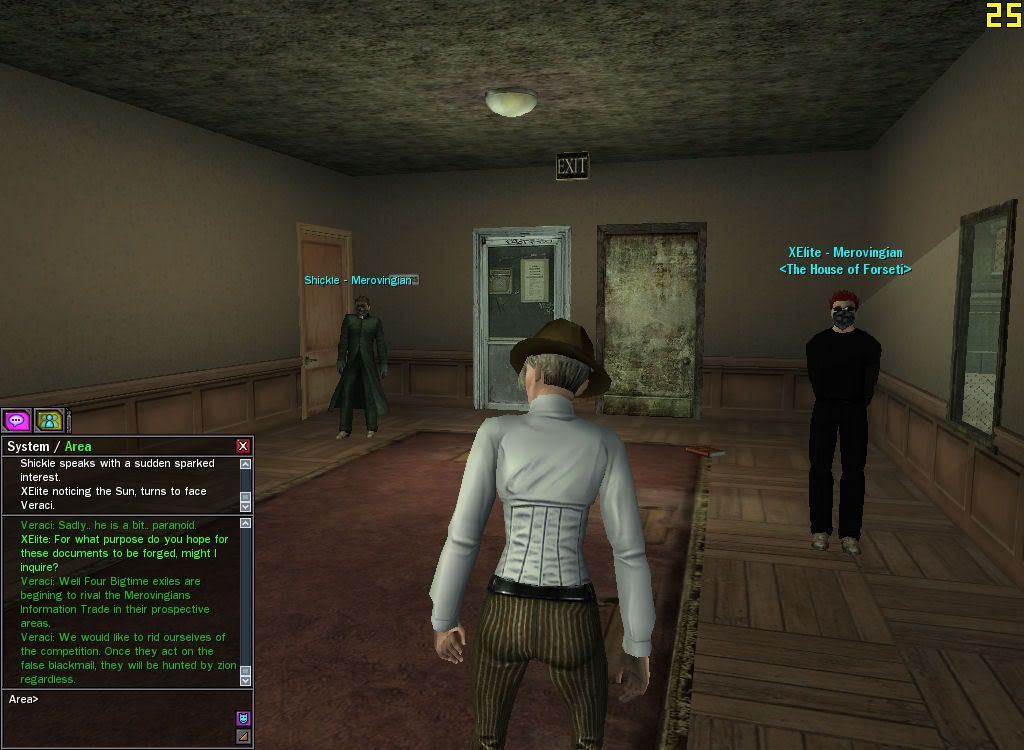Open the emote mask icon in chat
Screen dimensions: 1024x750
tap(243, 718)
